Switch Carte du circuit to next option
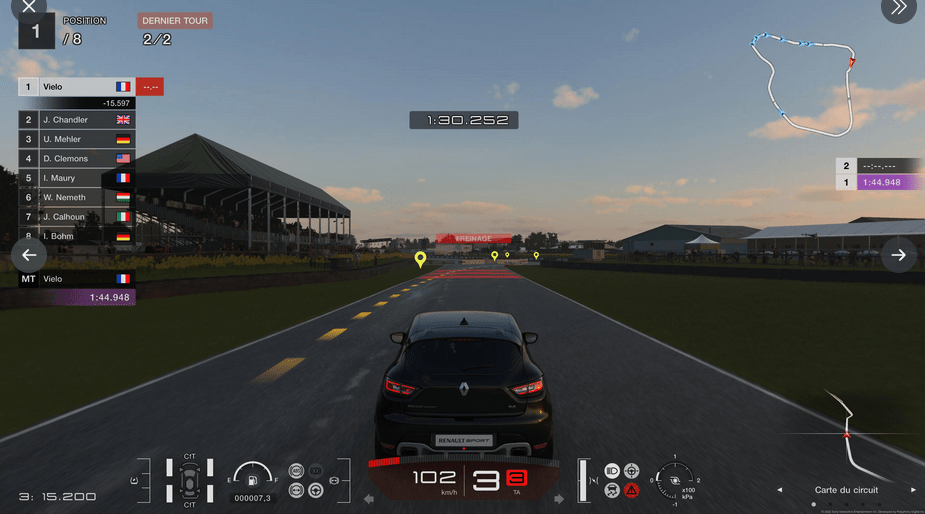Screen dimensions: 925x514 [x=913, y=490]
